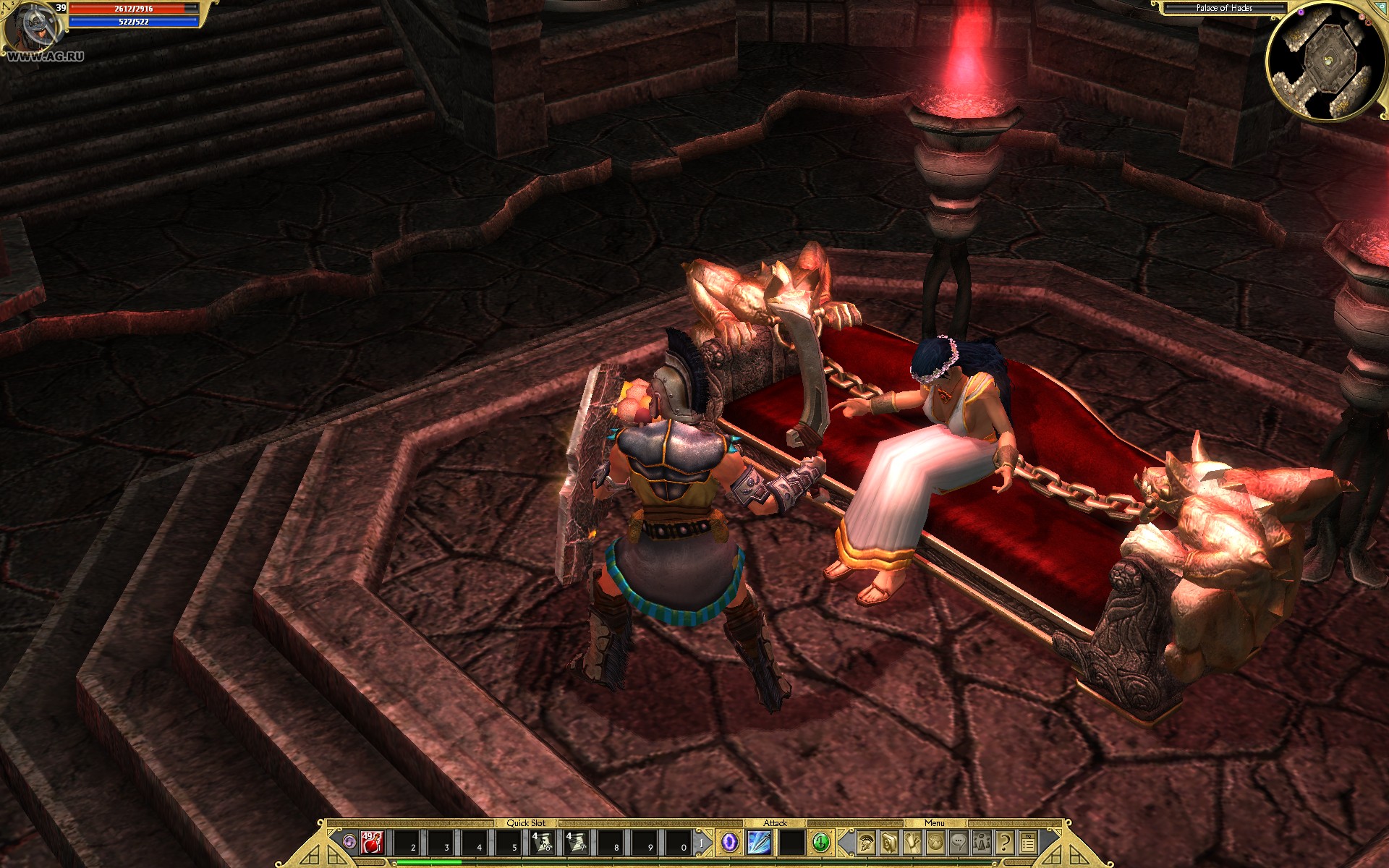
Task: Click the Menu label on the bottom bar
Action: click(x=935, y=824)
